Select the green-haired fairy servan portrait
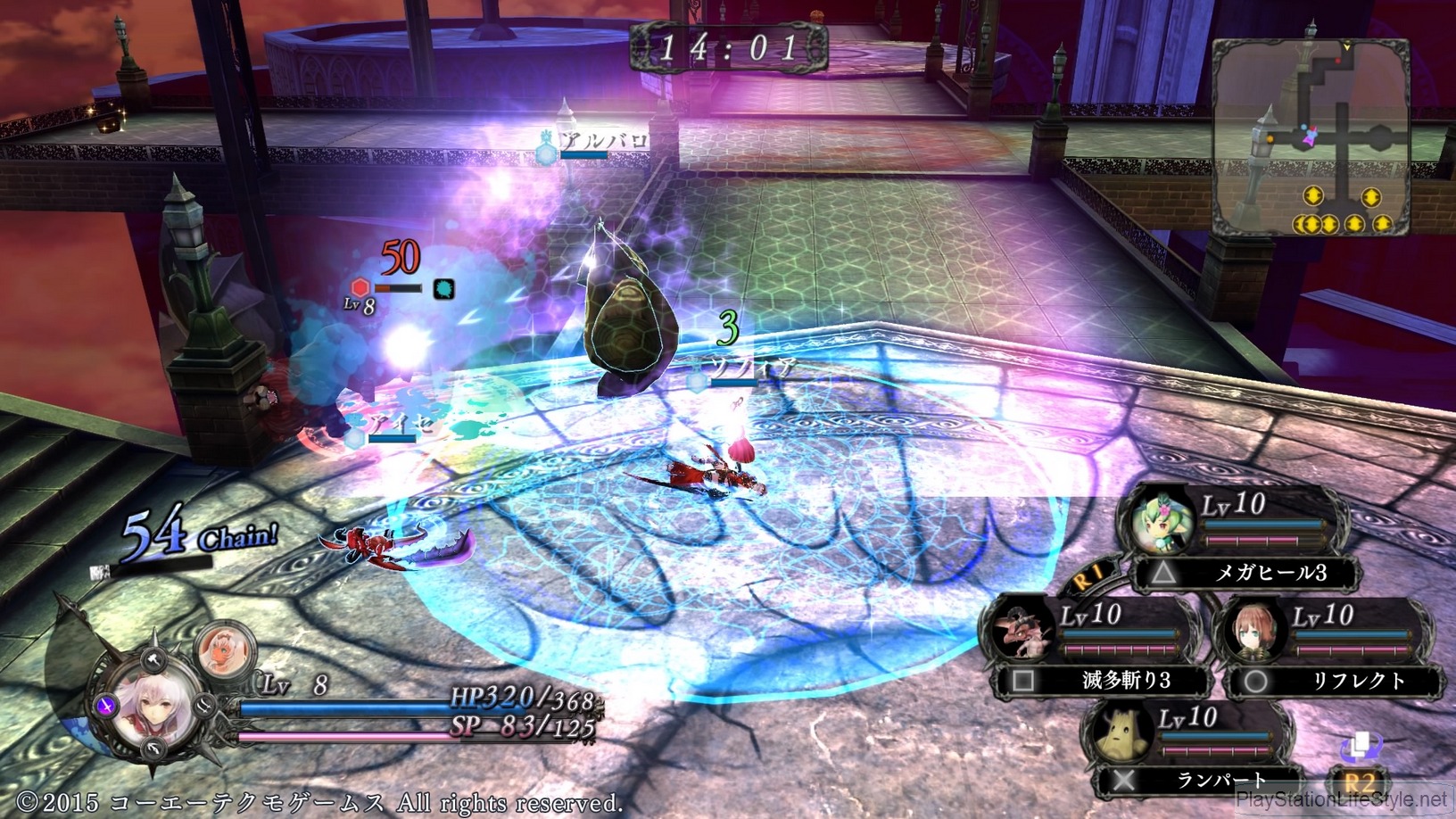Image resolution: width=1456 pixels, height=819 pixels. point(1162,520)
